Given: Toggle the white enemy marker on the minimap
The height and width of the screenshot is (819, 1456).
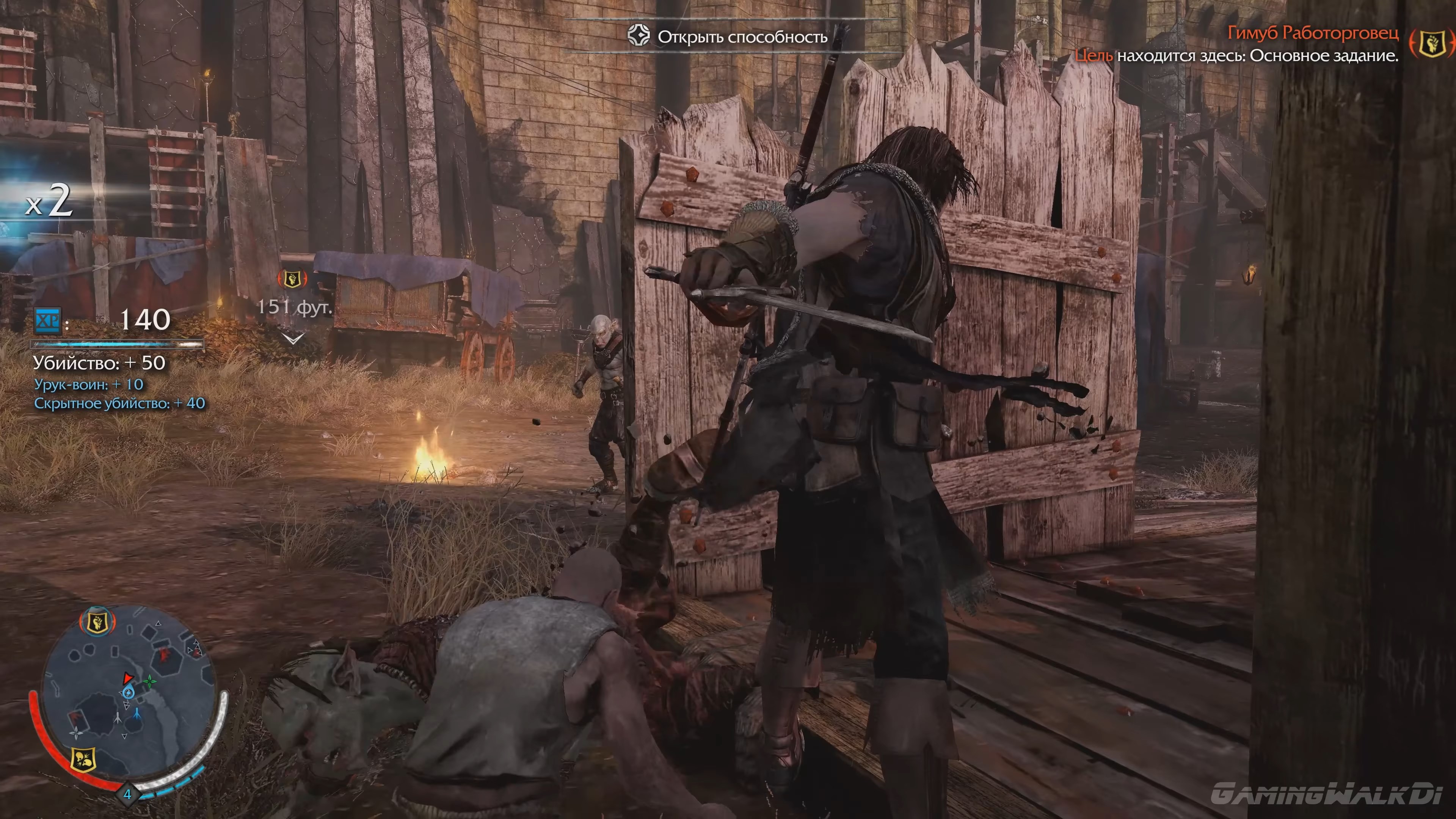Looking at the screenshot, I should [118, 717].
